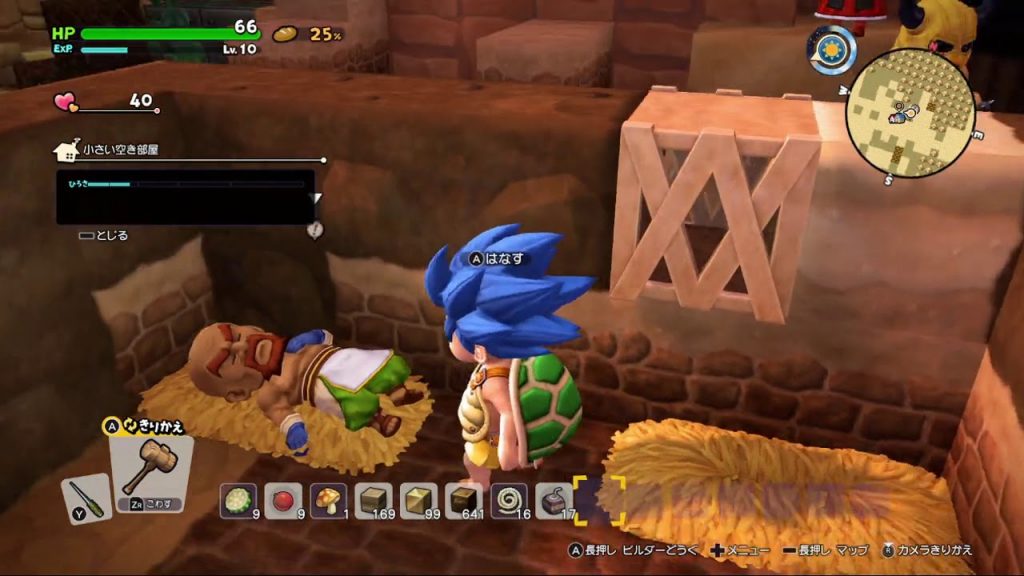This screenshot has width=1024, height=576.
Task: Select the cabbage hotbar slot
Action: coord(239,498)
